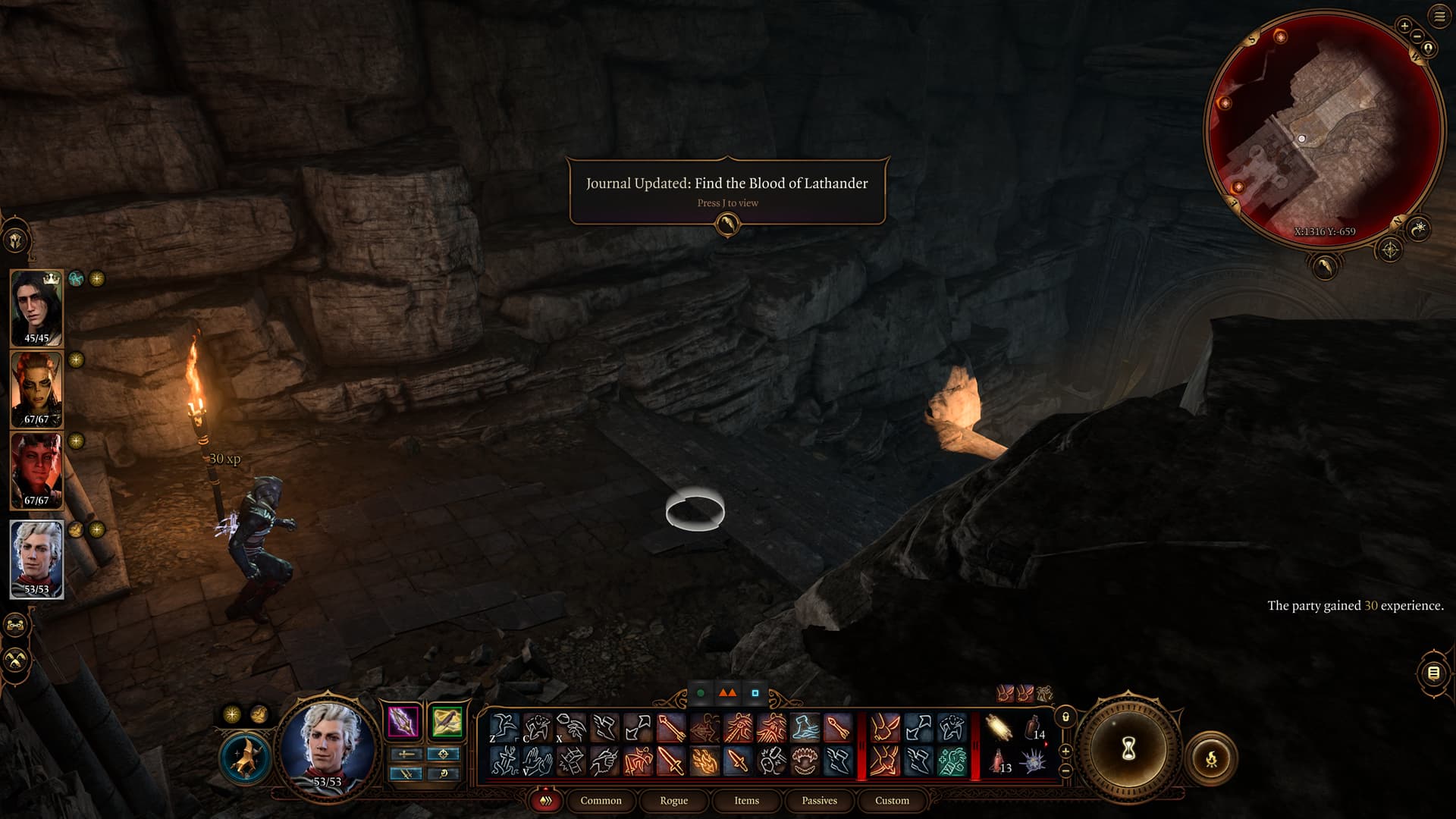
Task: Open the Journal Updated notification
Action: click(726, 190)
